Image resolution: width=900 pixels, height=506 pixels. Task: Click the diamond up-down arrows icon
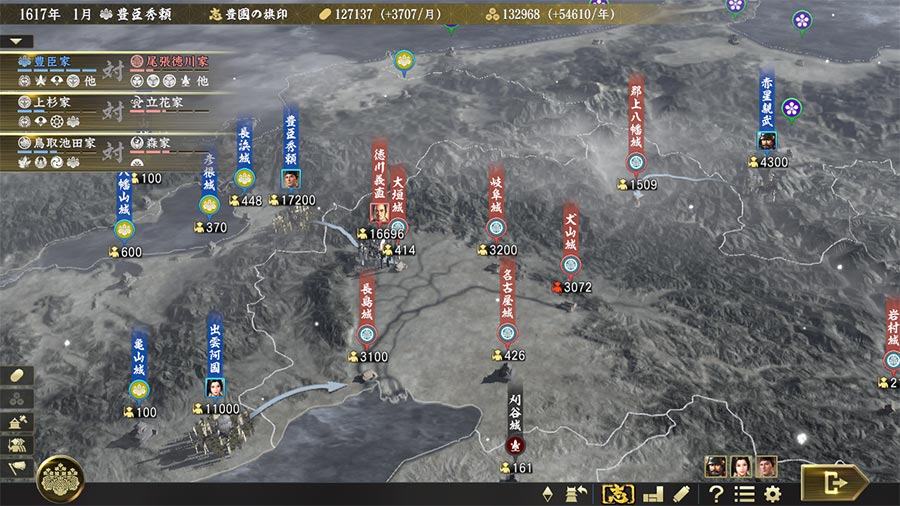[x=547, y=493]
